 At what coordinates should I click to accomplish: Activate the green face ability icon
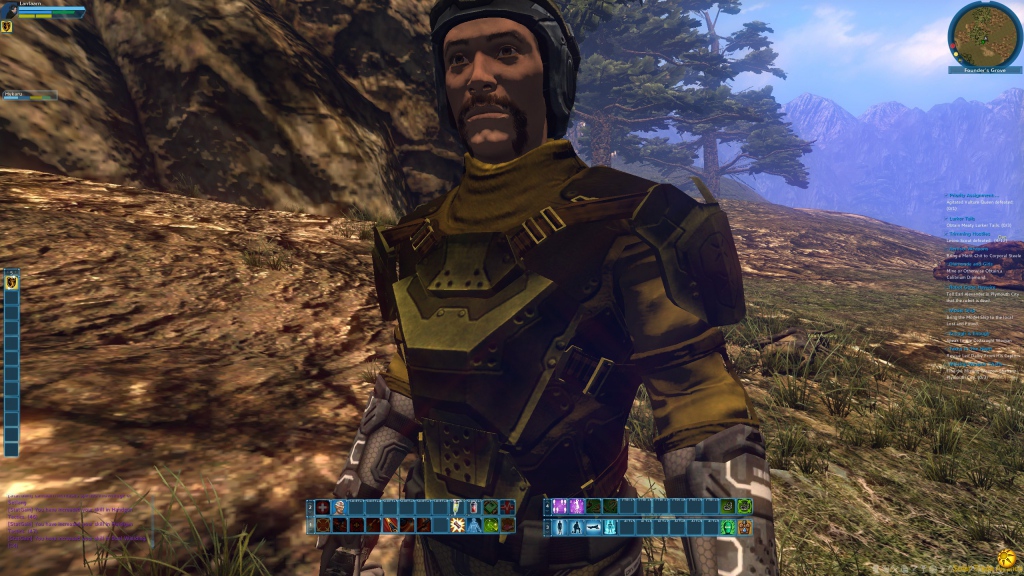(727, 527)
